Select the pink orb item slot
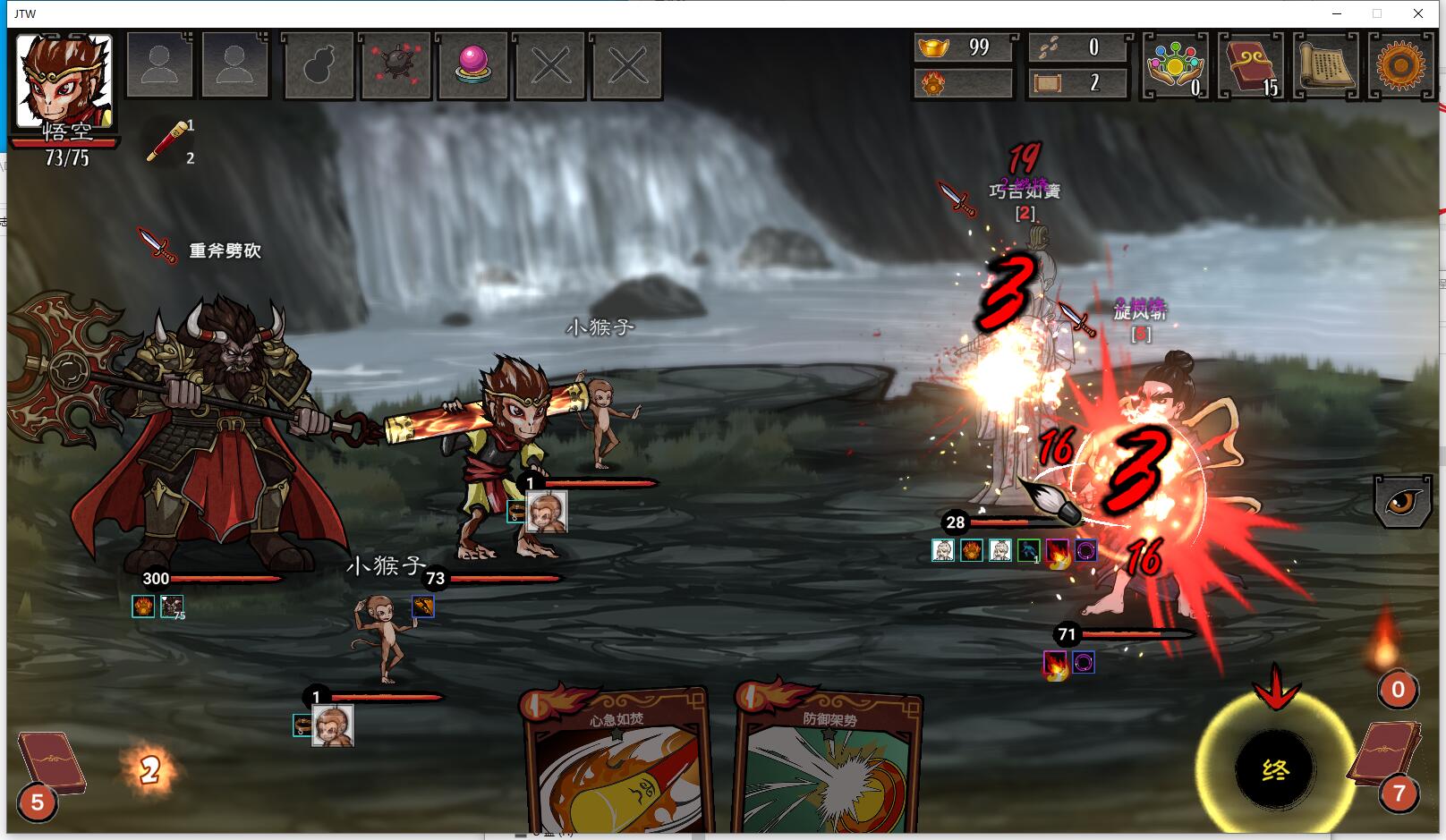This screenshot has width=1446, height=840. pyautogui.click(x=472, y=65)
